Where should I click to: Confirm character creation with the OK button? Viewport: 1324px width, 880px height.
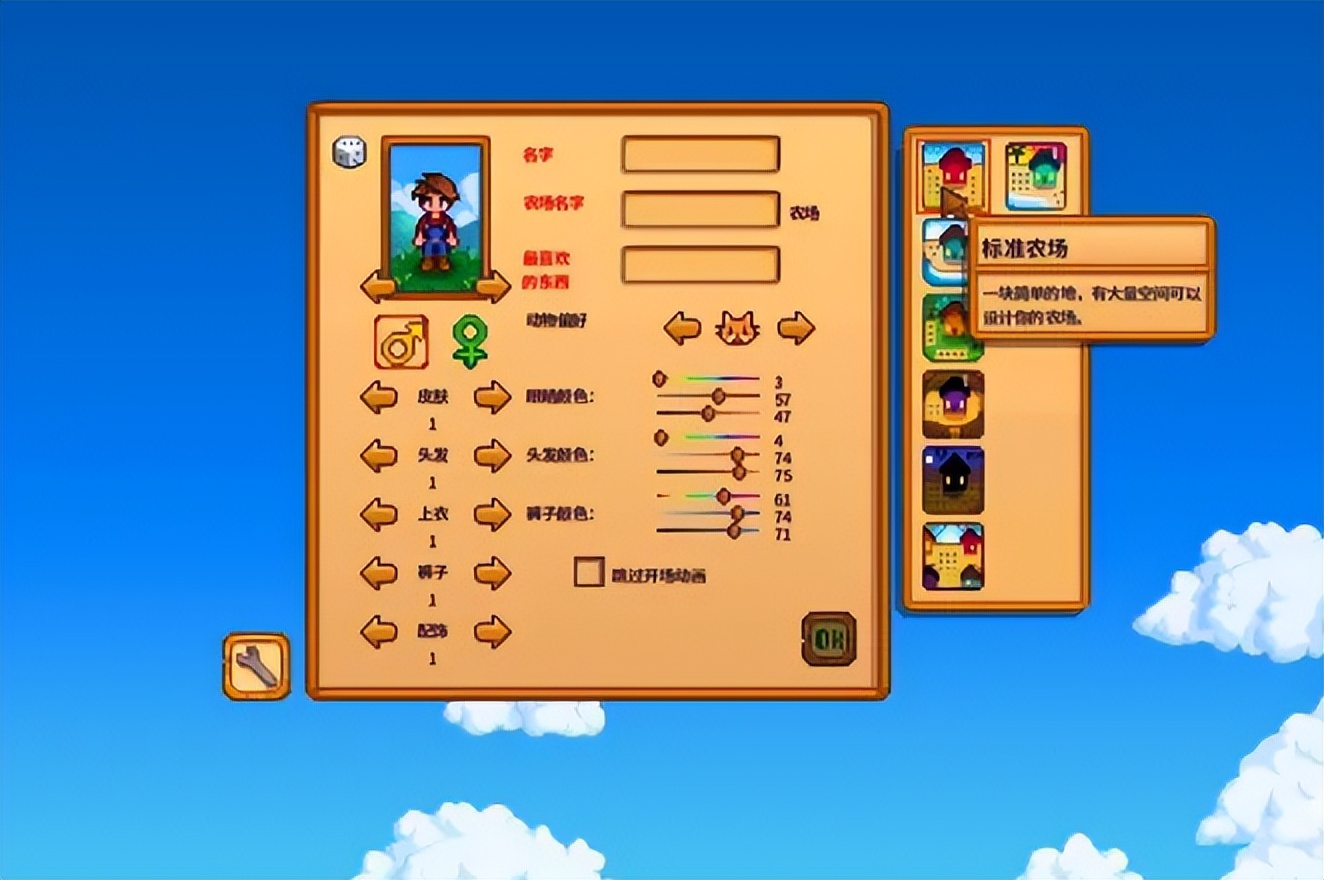coord(829,639)
